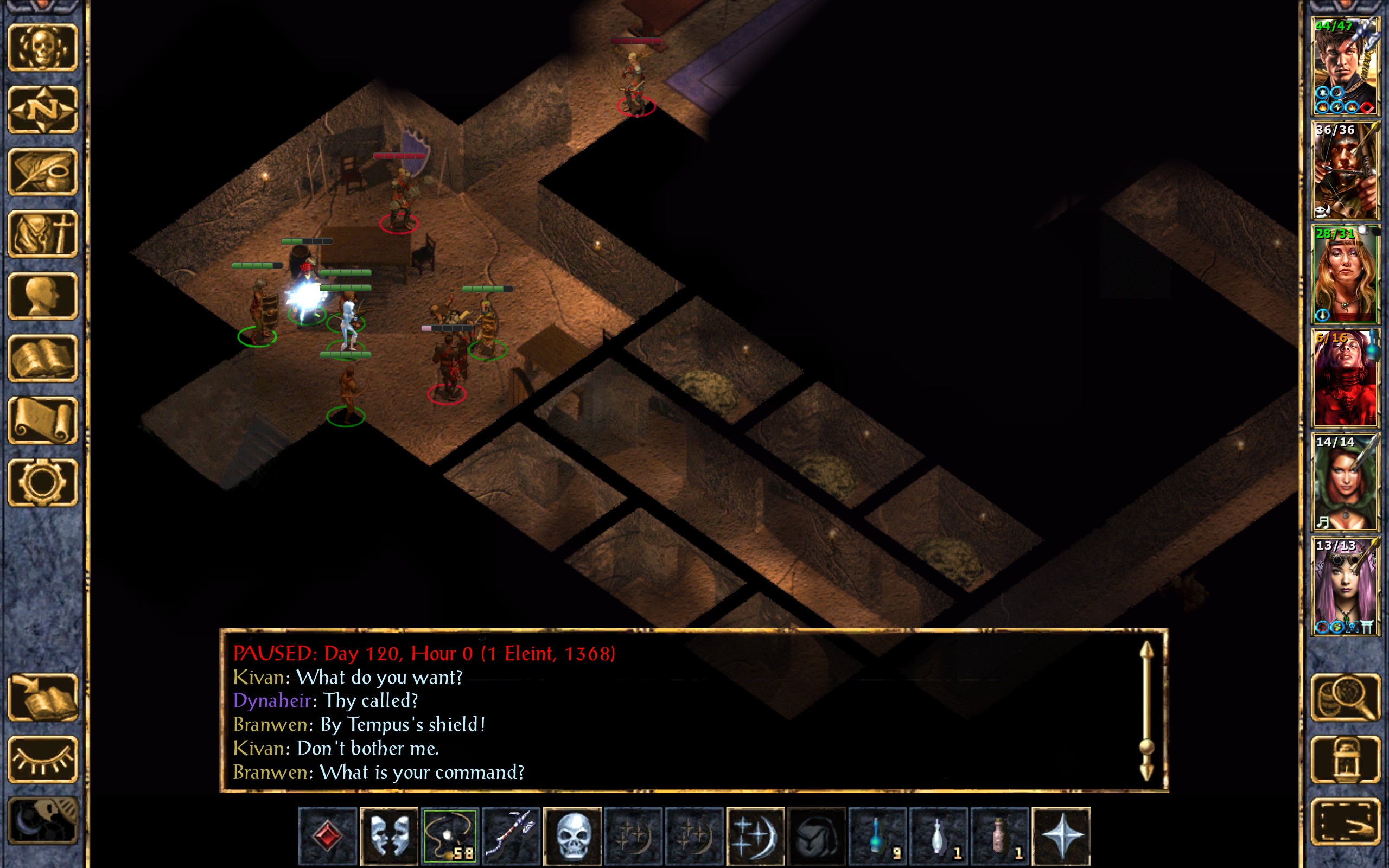Image resolution: width=1389 pixels, height=868 pixels.
Task: Select the Branwen portrait with 28/31 health
Action: pos(1345,275)
